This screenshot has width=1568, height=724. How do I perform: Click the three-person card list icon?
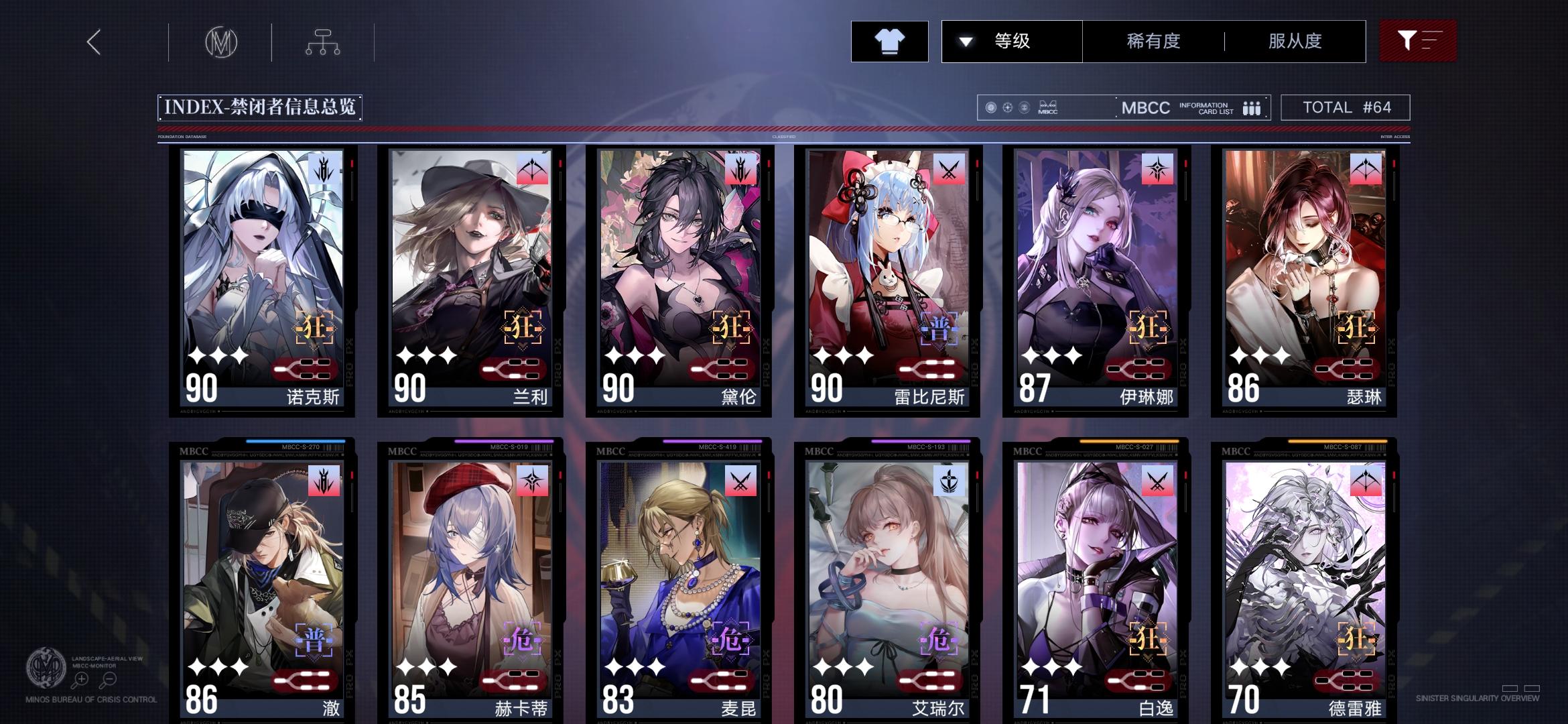click(x=1252, y=107)
